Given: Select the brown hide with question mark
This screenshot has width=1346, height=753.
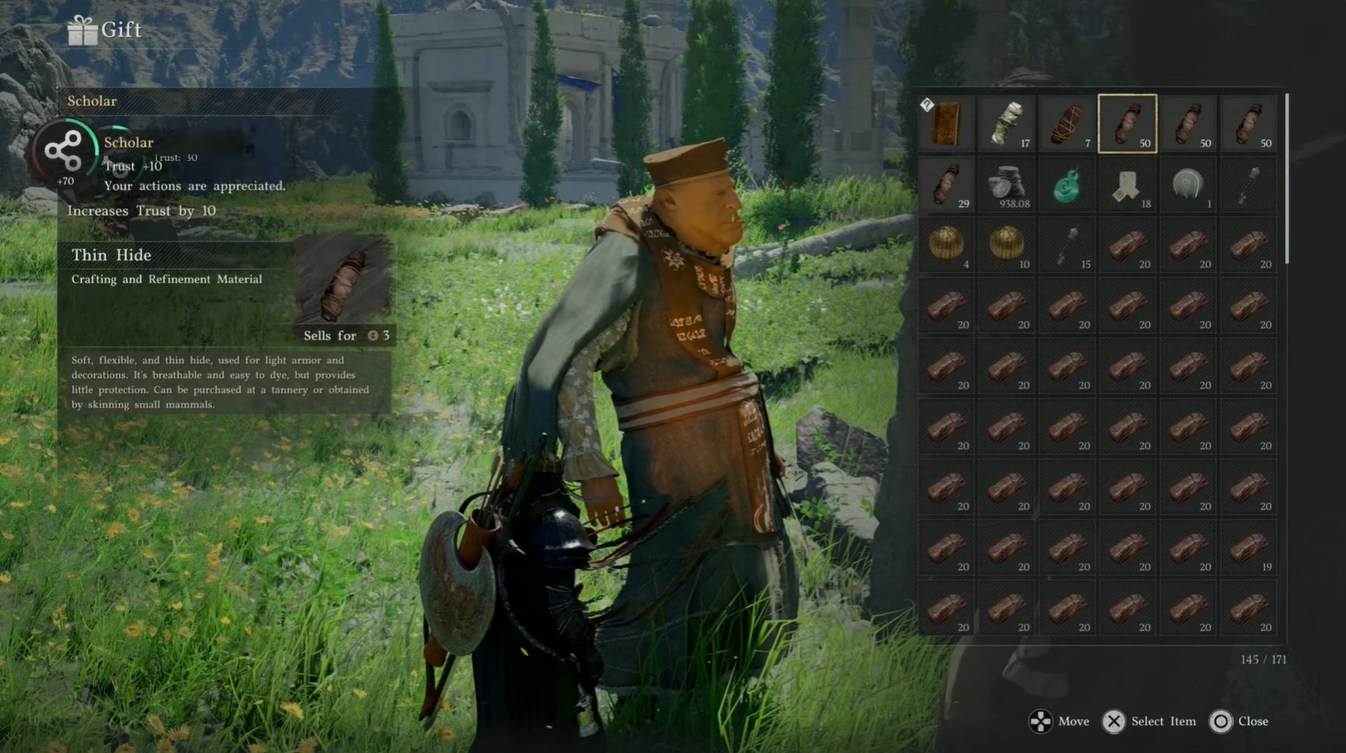Looking at the screenshot, I should pyautogui.click(x=946, y=124).
